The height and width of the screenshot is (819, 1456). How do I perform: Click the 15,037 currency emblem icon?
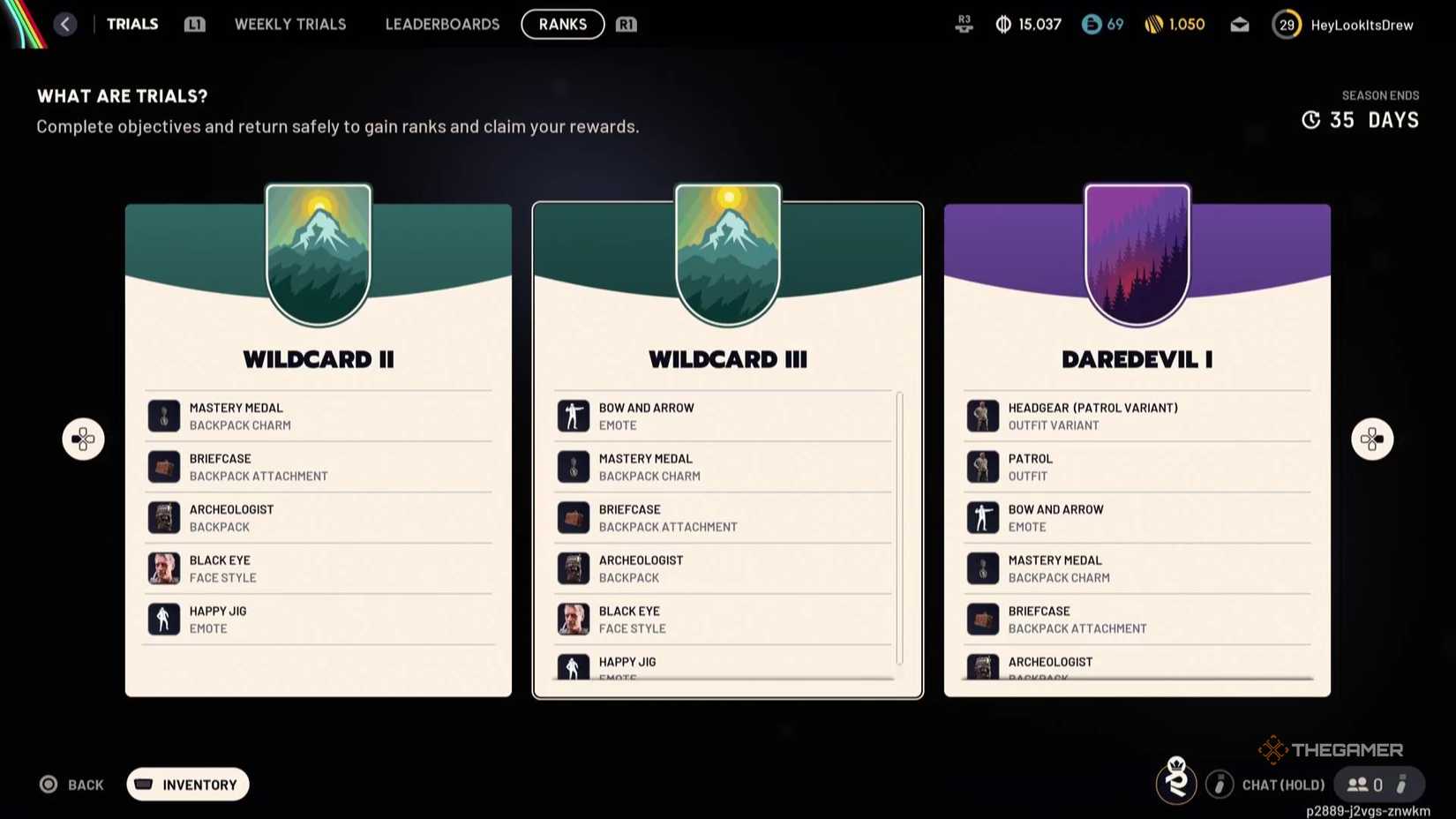tap(1002, 25)
